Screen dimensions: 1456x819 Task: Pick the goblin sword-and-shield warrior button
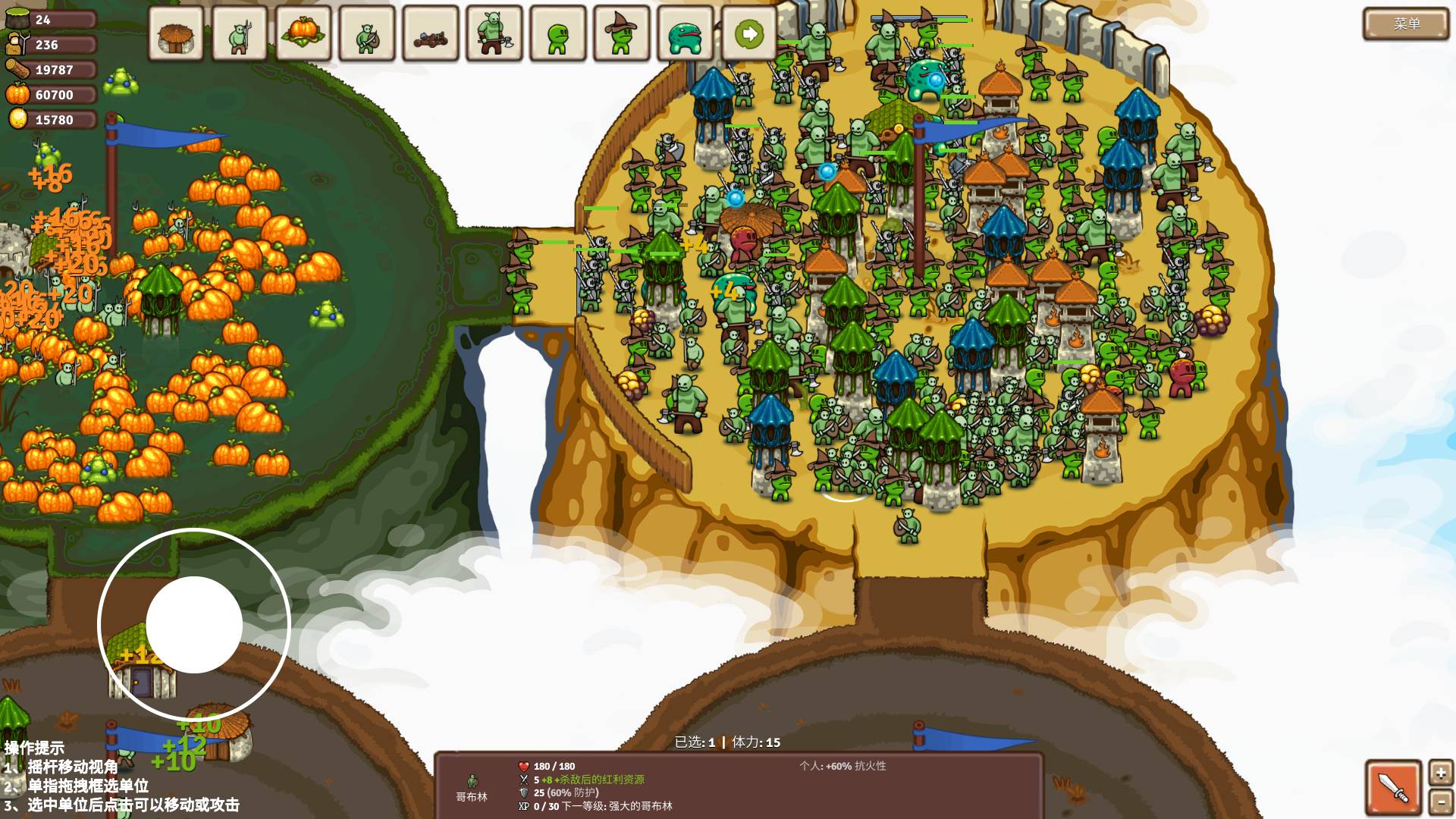point(367,34)
